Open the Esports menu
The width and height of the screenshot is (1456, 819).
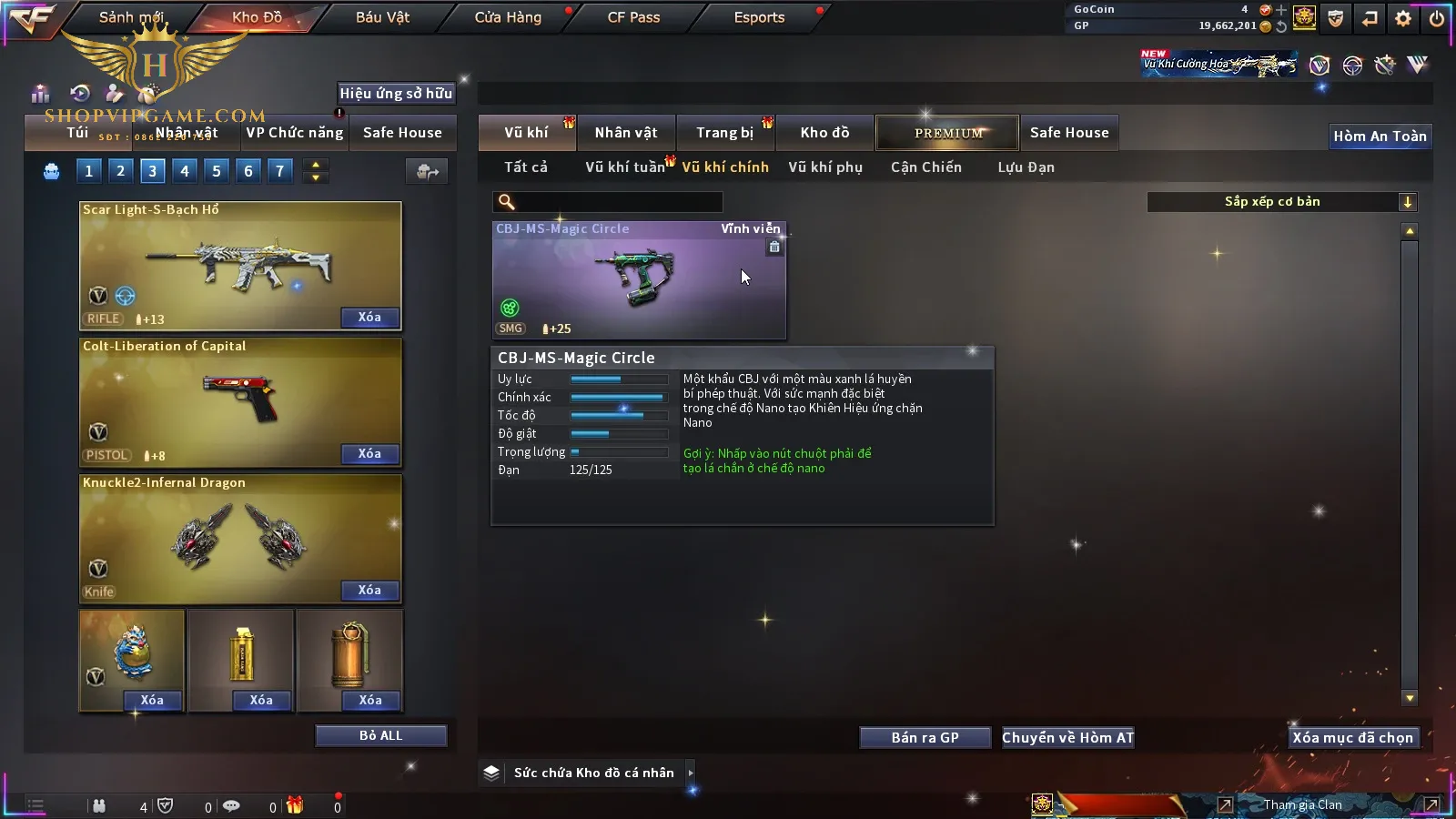[759, 17]
